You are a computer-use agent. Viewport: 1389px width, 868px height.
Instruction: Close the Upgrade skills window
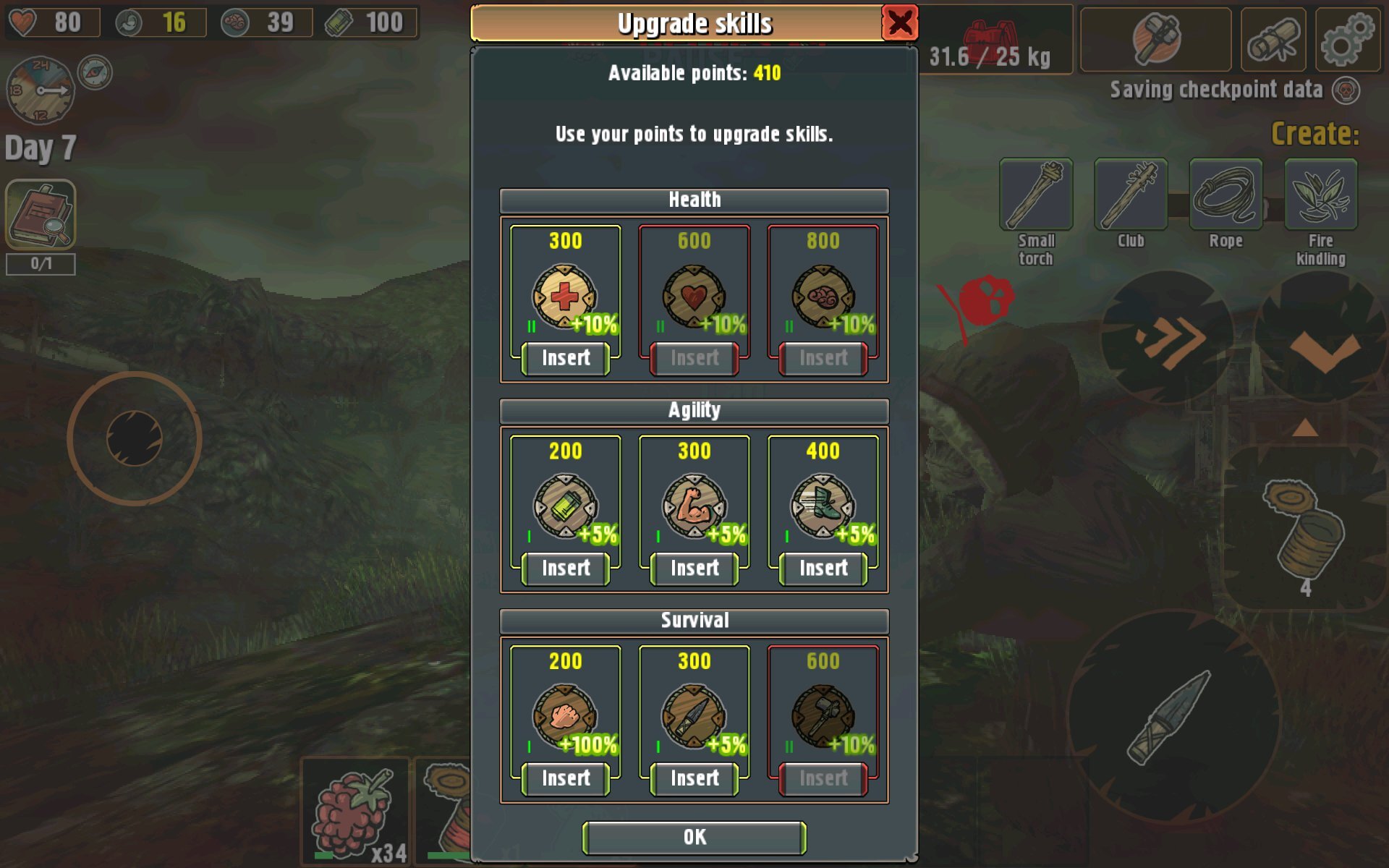899,23
